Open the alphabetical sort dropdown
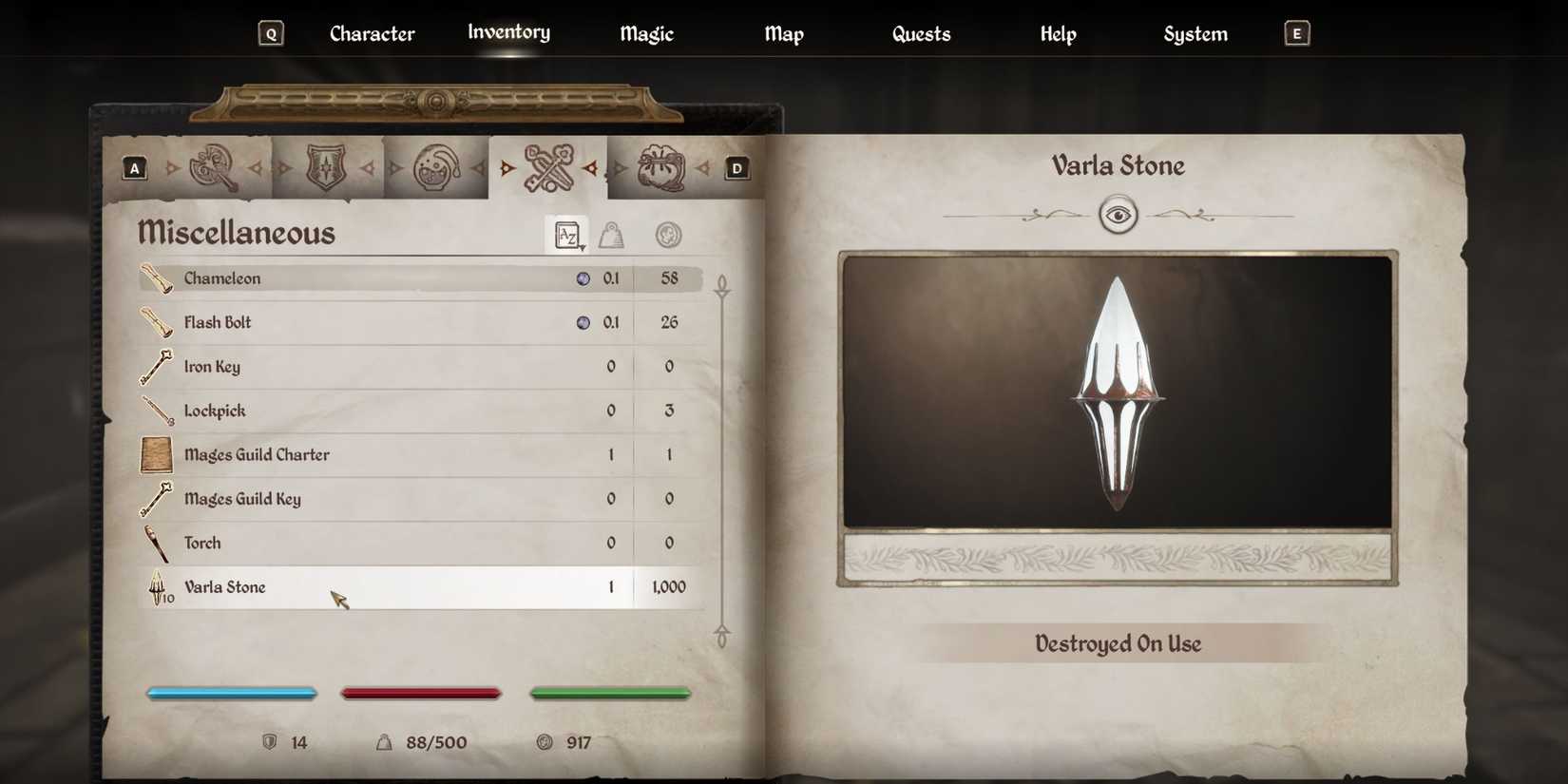Image resolution: width=1568 pixels, height=784 pixels. point(567,235)
